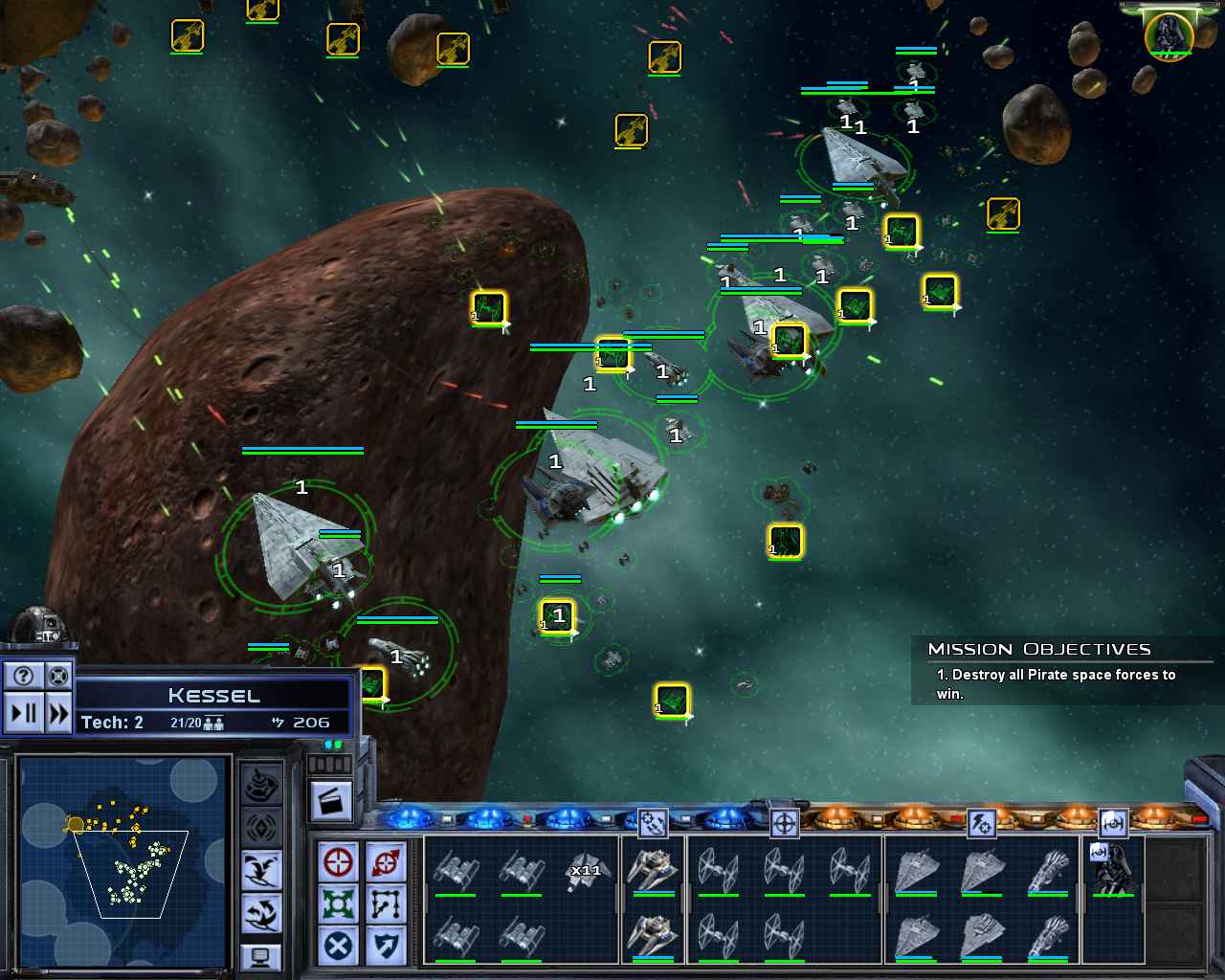This screenshot has width=1225, height=980.
Task: Toggle the pause/play game speed button
Action: [x=24, y=713]
